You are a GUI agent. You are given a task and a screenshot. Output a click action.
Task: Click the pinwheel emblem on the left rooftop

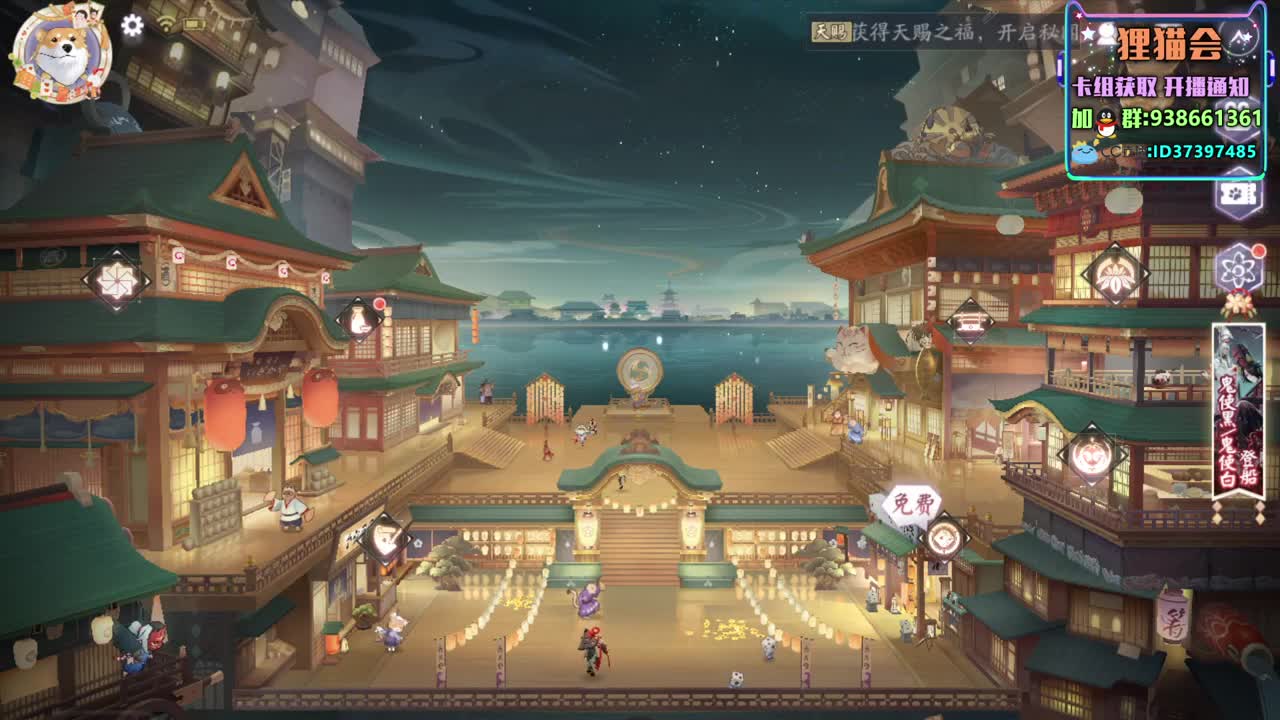(x=115, y=280)
